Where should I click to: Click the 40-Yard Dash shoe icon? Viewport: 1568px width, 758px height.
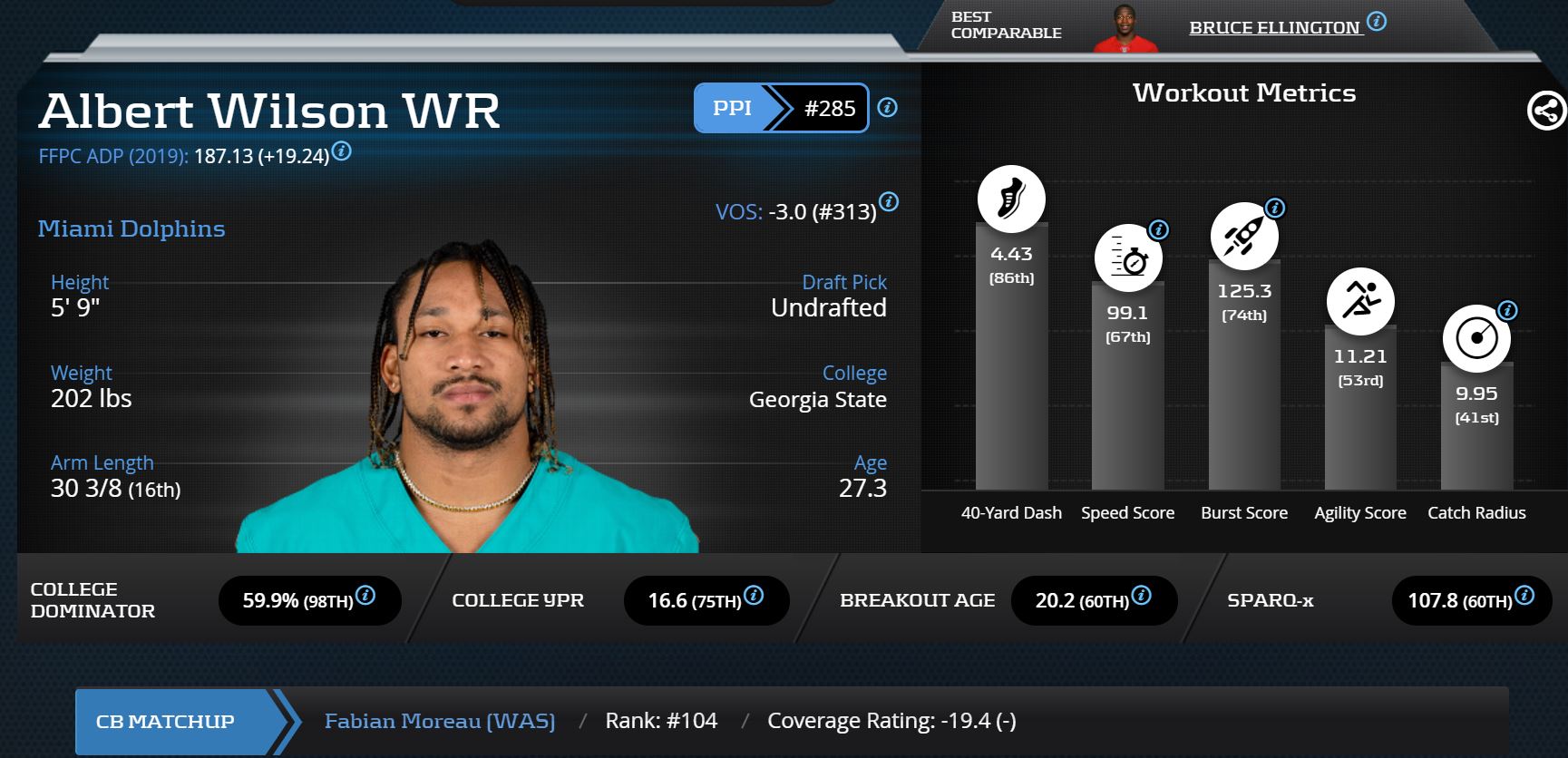(x=1011, y=199)
